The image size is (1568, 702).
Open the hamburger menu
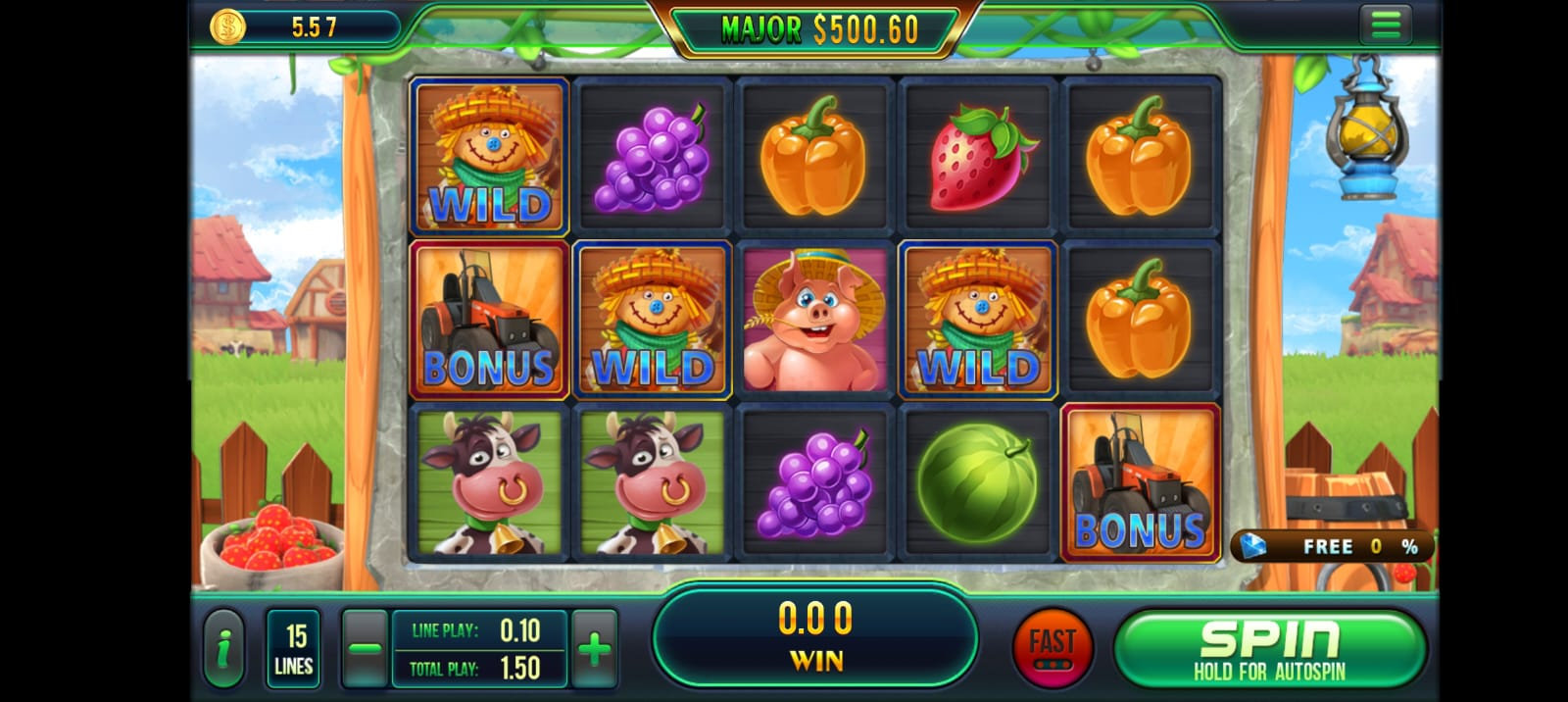[1386, 25]
